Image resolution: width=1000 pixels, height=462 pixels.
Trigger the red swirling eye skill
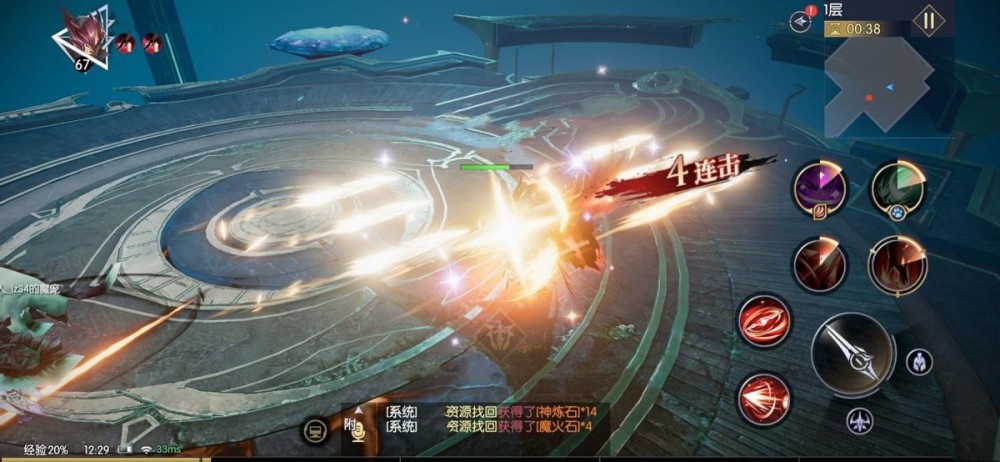(765, 321)
